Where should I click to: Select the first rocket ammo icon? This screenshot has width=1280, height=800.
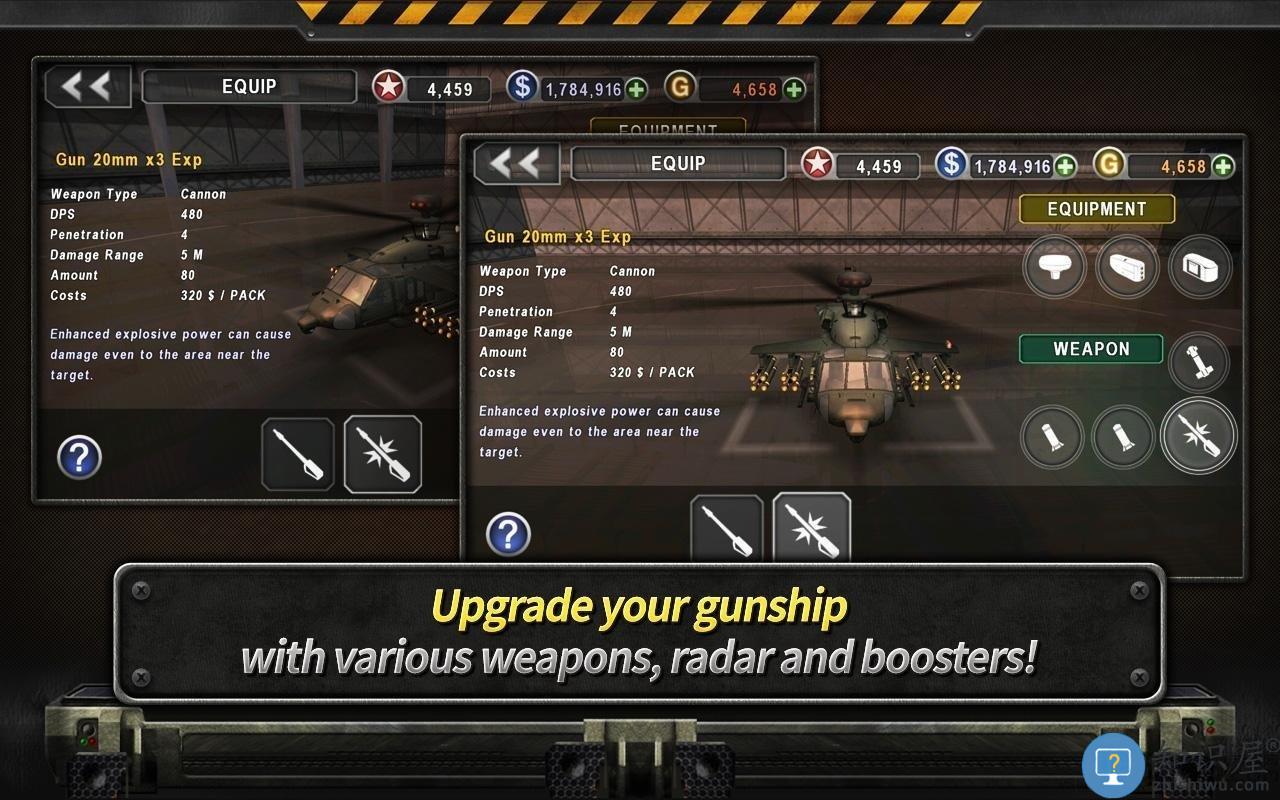(x=1054, y=437)
